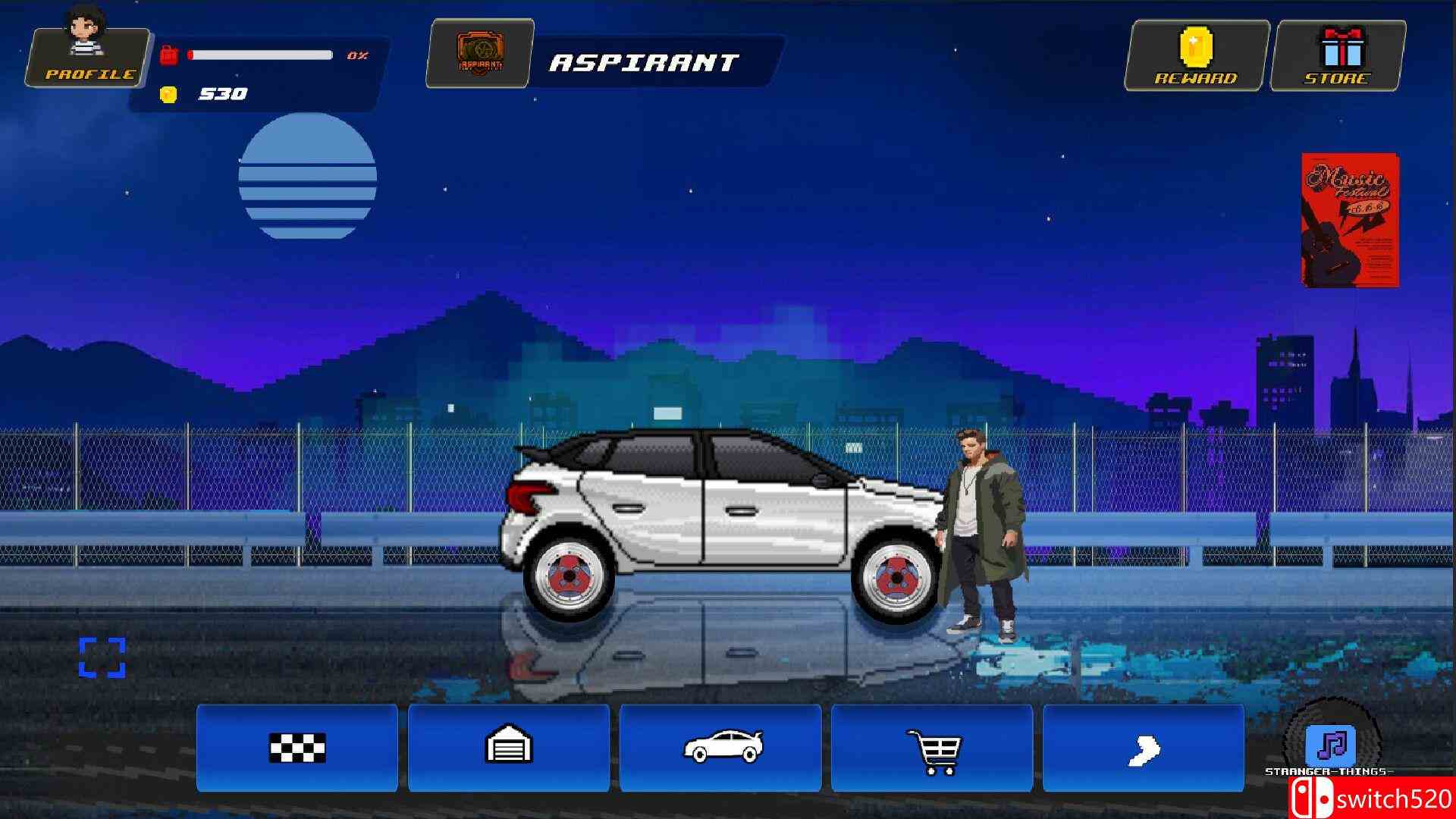Click the 0% fuel progress bar
This screenshot has height=819, width=1456.
[262, 54]
